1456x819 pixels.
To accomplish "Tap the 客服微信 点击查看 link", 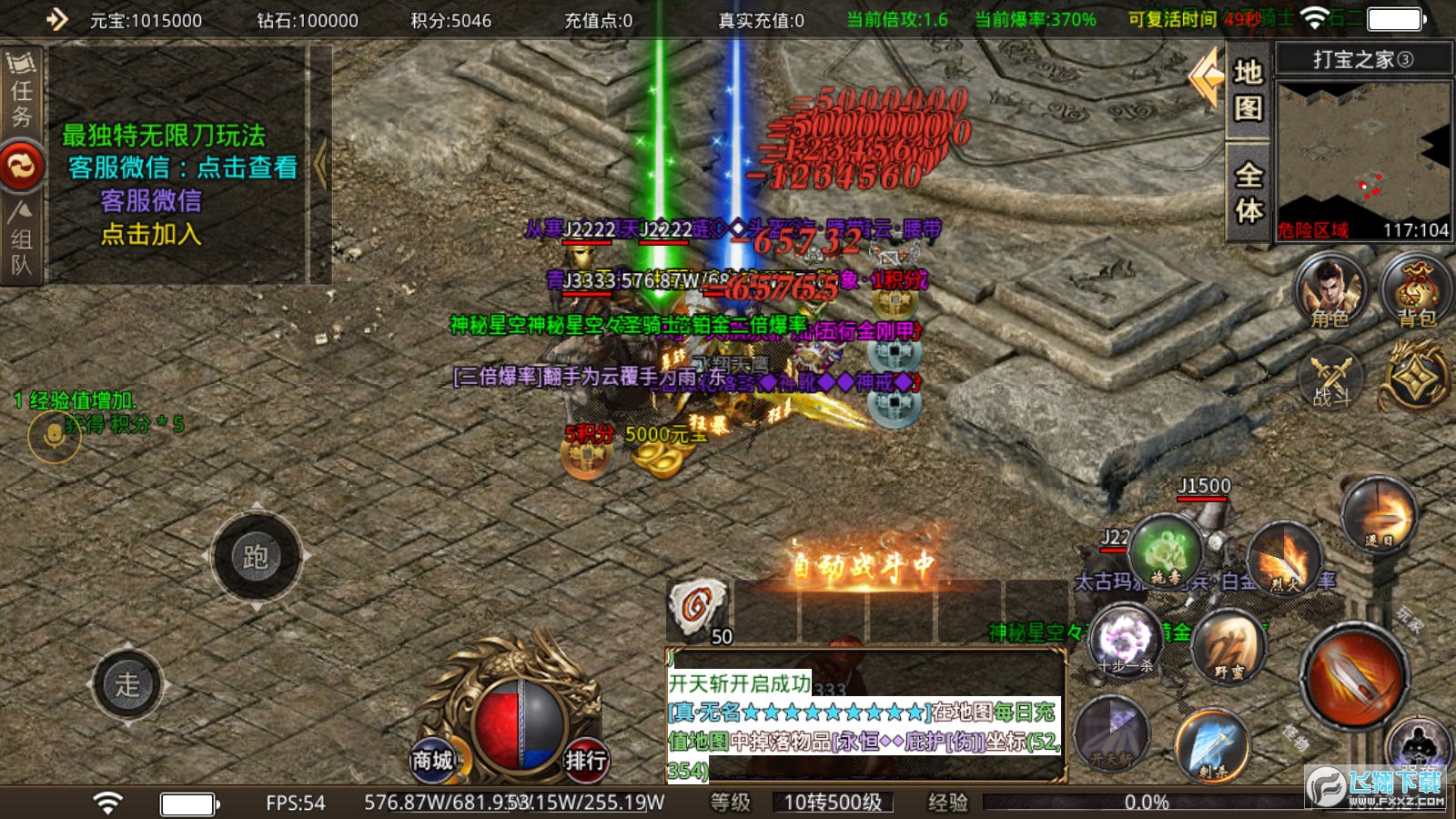I will 182,167.
